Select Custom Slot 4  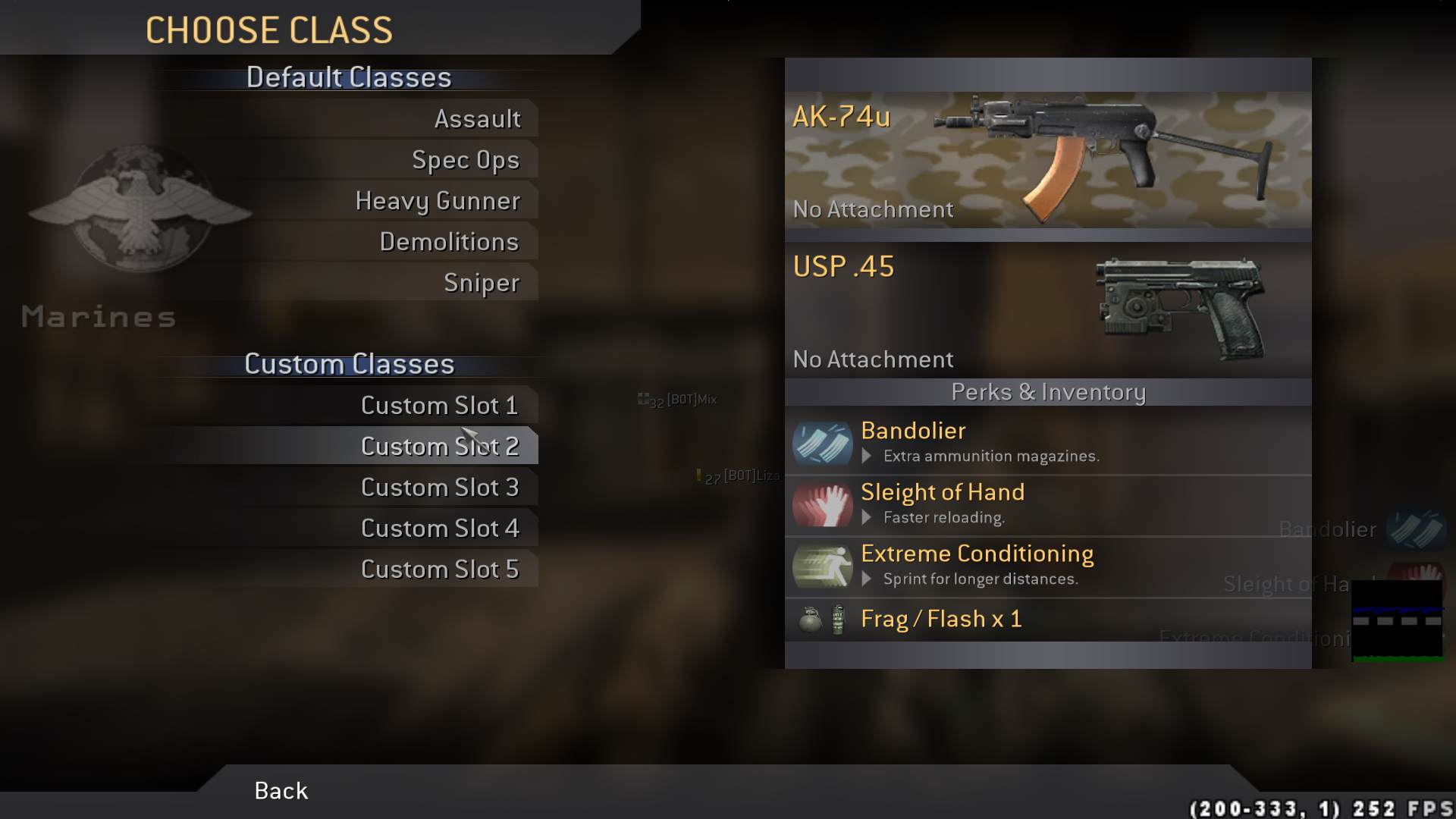point(440,529)
